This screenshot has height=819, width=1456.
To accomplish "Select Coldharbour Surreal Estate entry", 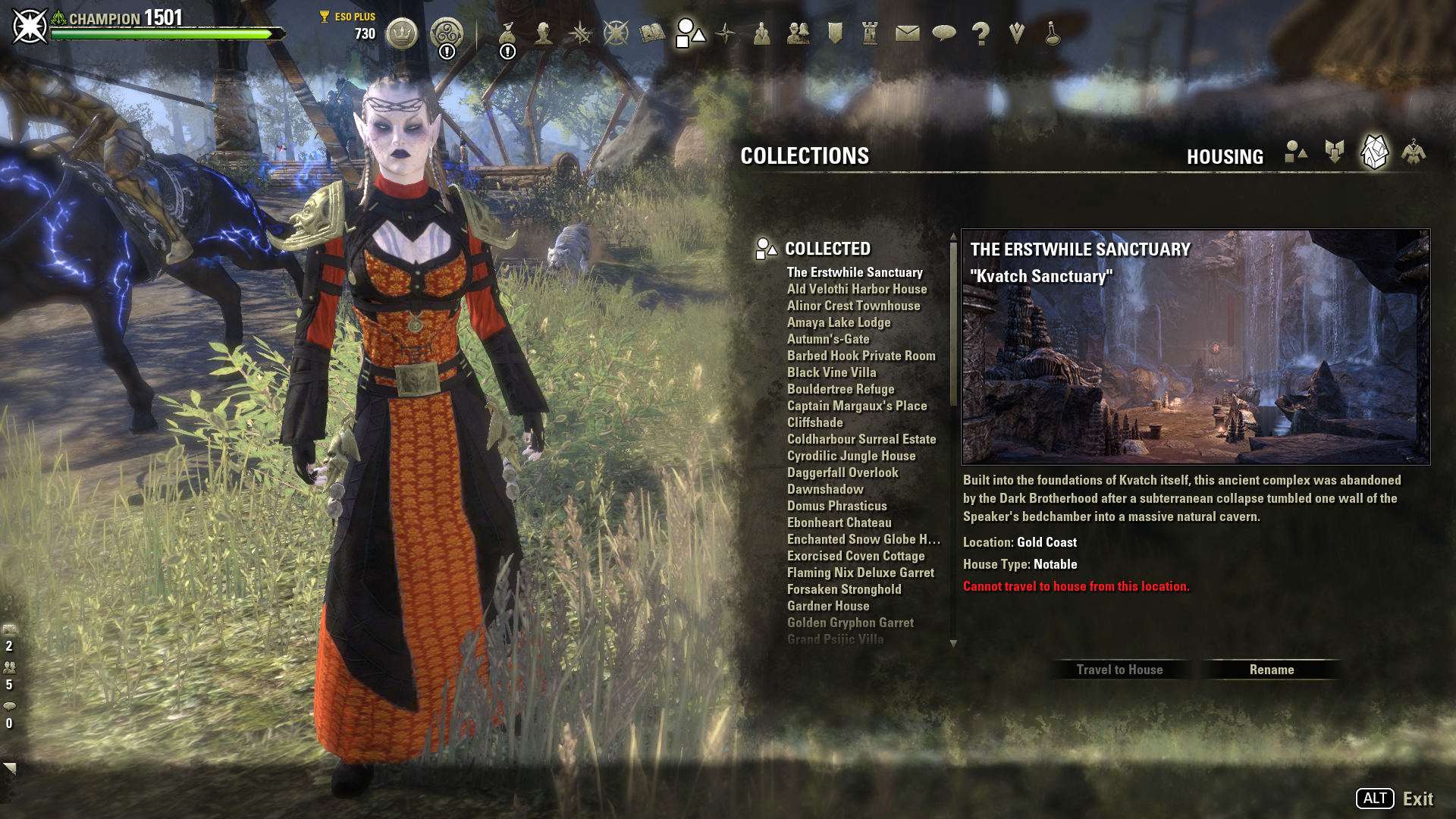I will (861, 439).
